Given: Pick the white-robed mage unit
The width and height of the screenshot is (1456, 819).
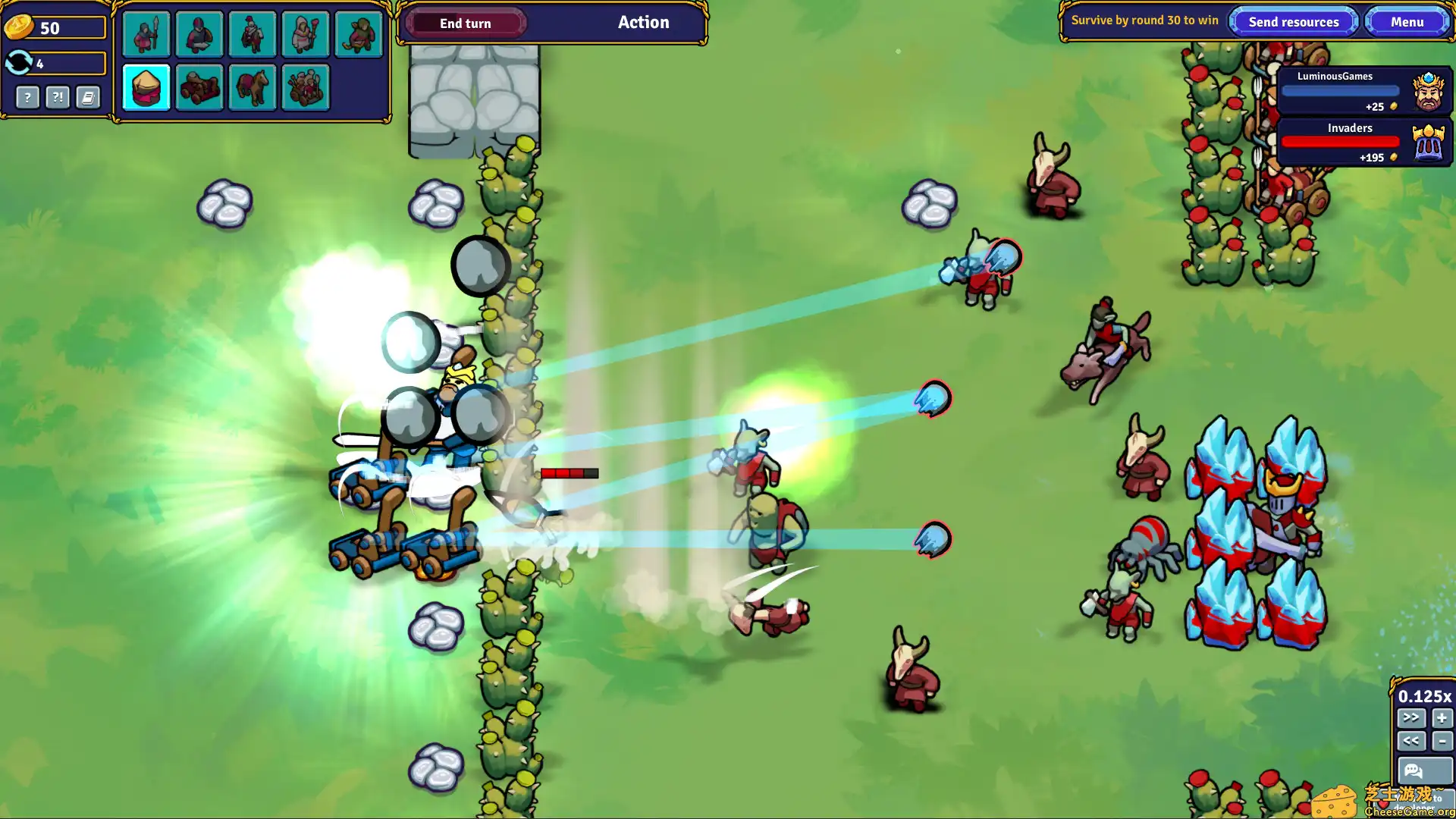Looking at the screenshot, I should click(x=305, y=34).
